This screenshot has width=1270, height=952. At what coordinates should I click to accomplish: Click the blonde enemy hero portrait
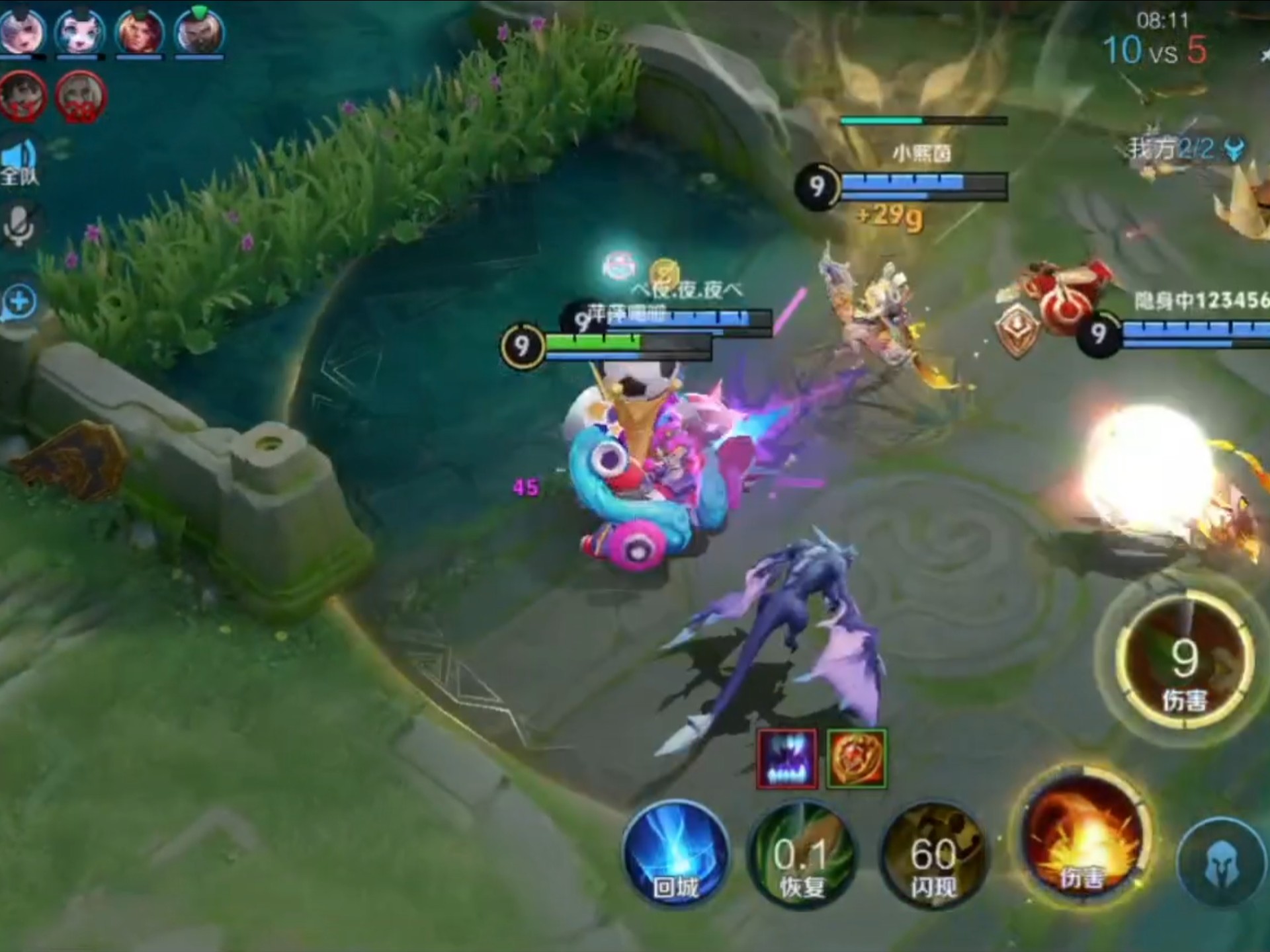(x=81, y=97)
